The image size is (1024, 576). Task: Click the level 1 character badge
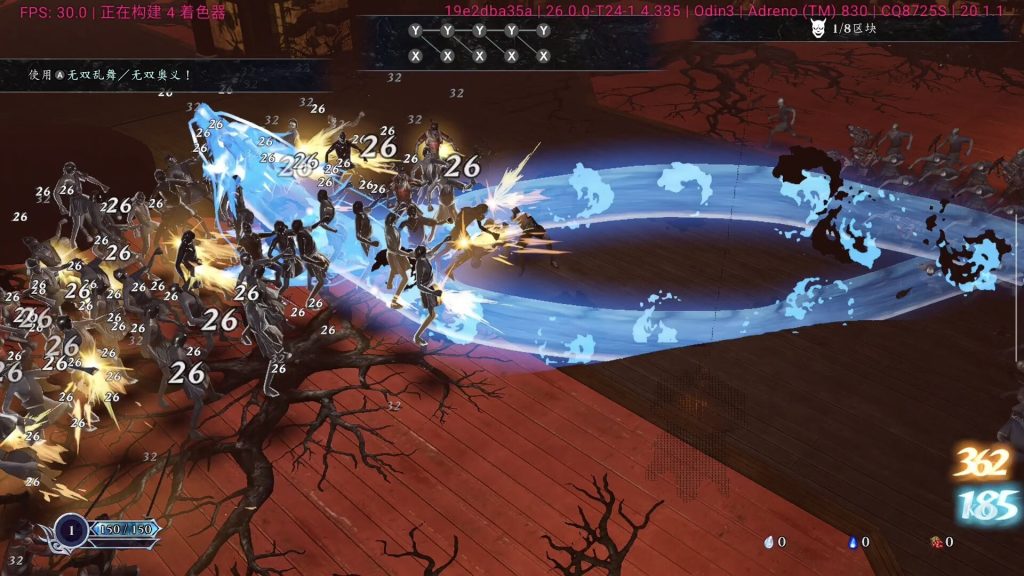click(70, 530)
